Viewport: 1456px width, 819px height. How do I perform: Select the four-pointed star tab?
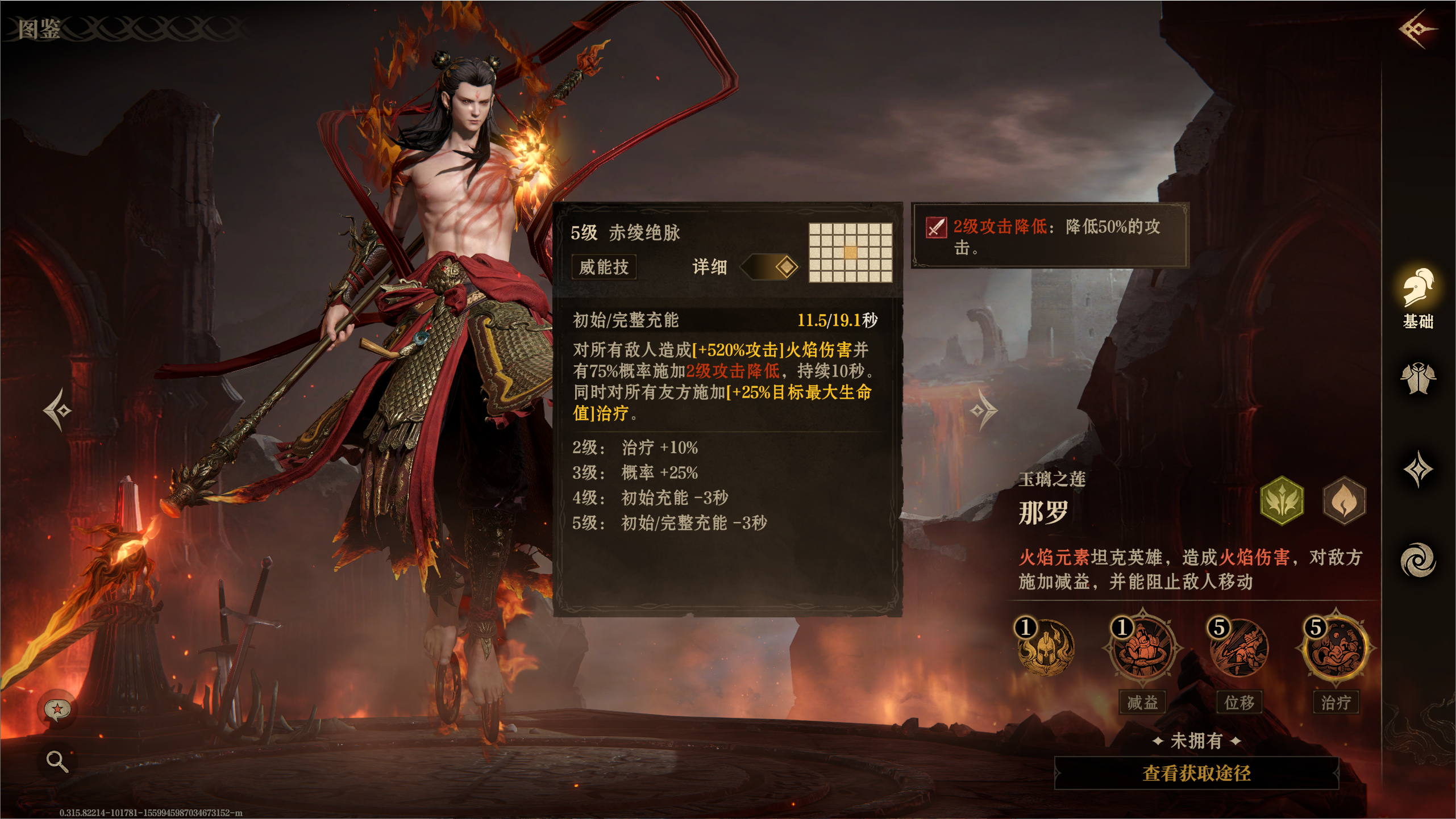(x=1418, y=469)
